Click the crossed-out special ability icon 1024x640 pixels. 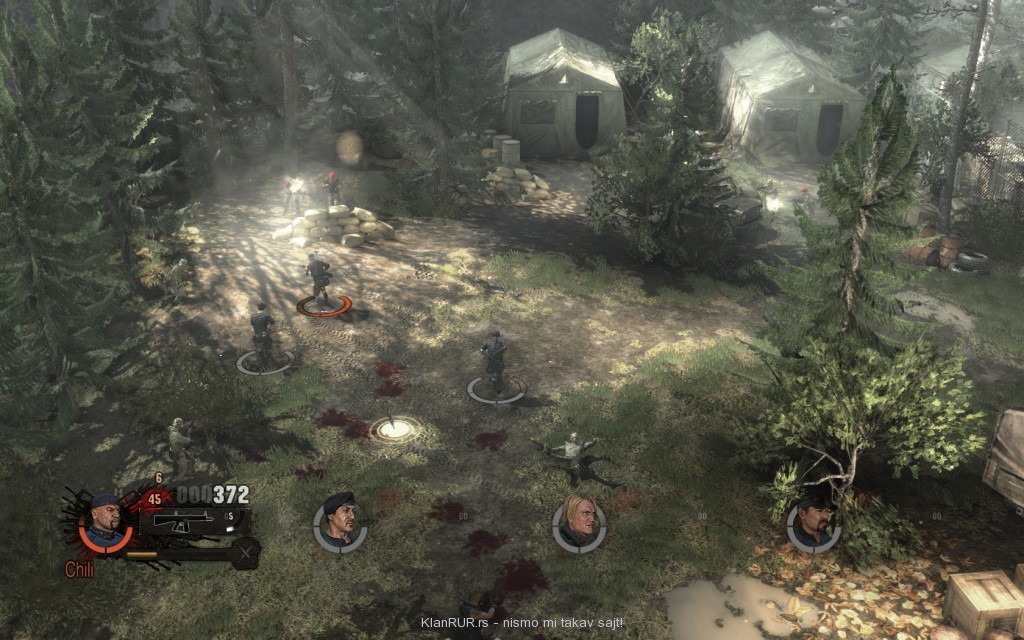click(245, 551)
